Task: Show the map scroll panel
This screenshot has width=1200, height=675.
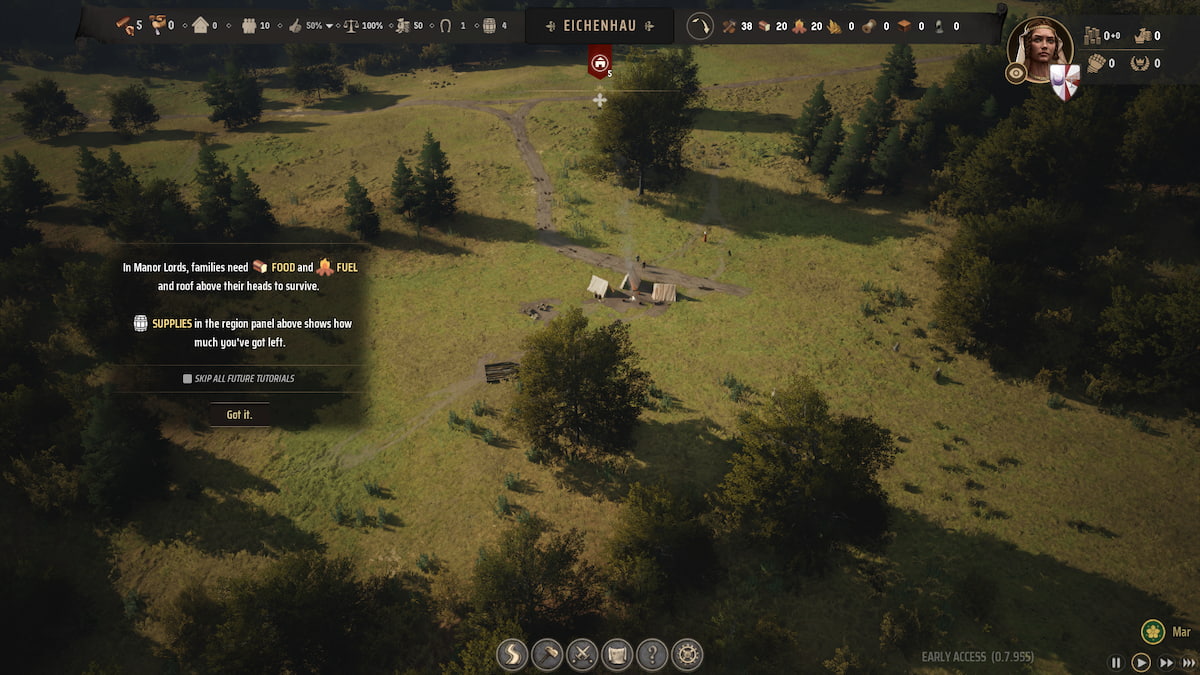Action: [617, 655]
